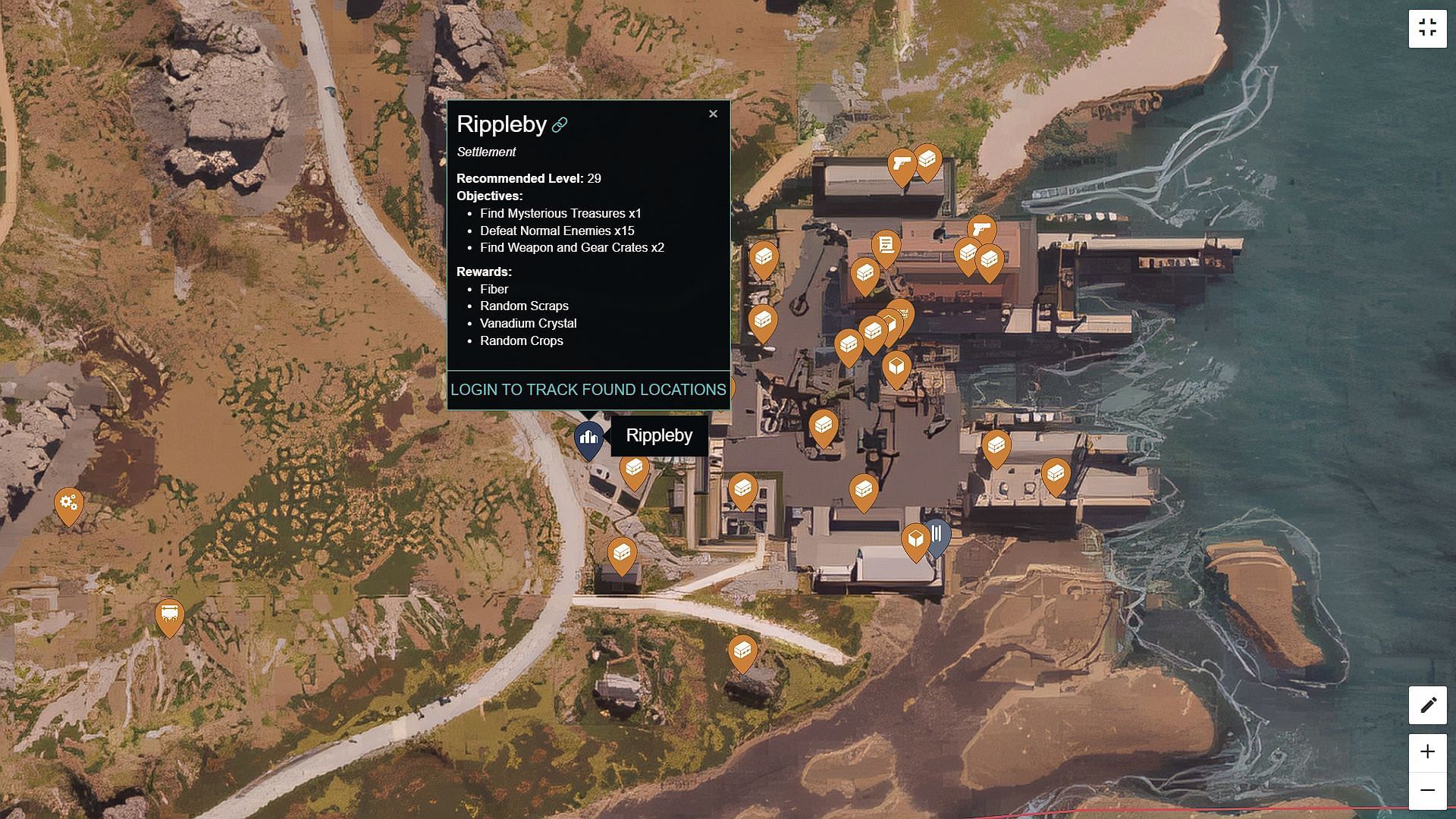The image size is (1456, 819).
Task: Zoom out of the map
Action: click(x=1427, y=790)
